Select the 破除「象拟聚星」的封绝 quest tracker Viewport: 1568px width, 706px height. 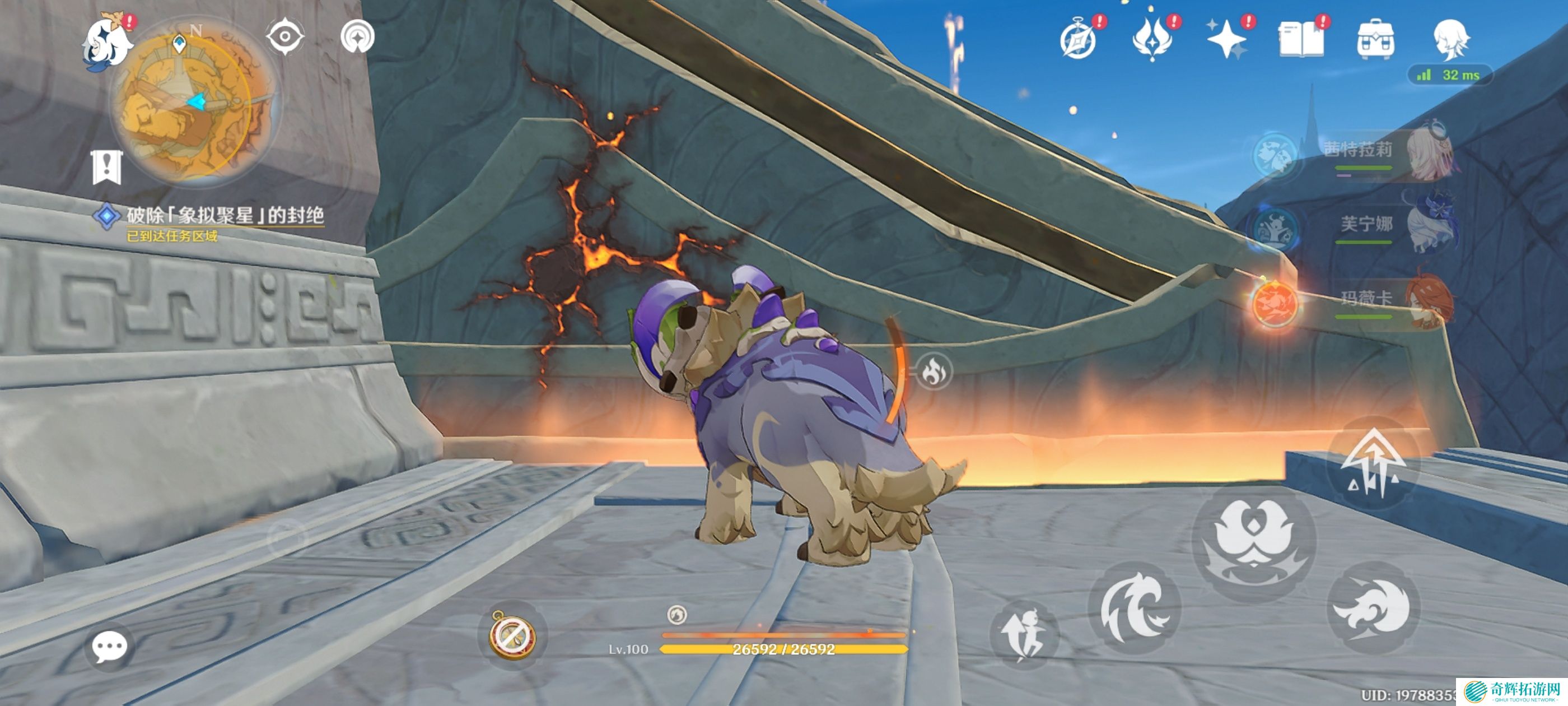224,216
